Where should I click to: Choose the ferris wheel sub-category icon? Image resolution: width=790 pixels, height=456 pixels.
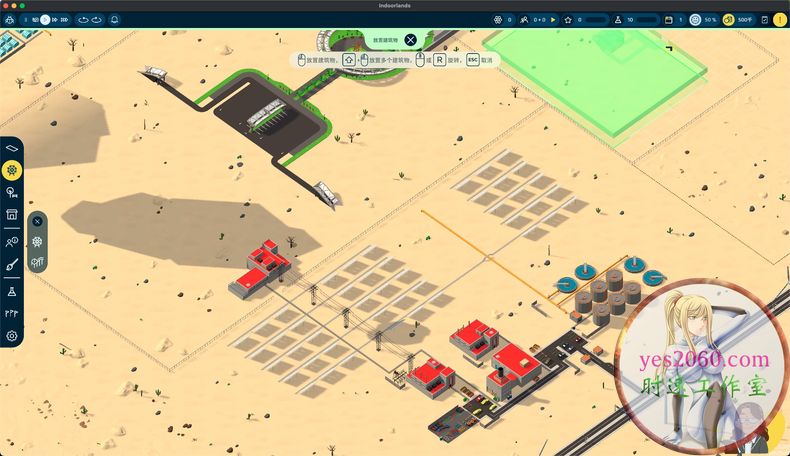point(37,241)
